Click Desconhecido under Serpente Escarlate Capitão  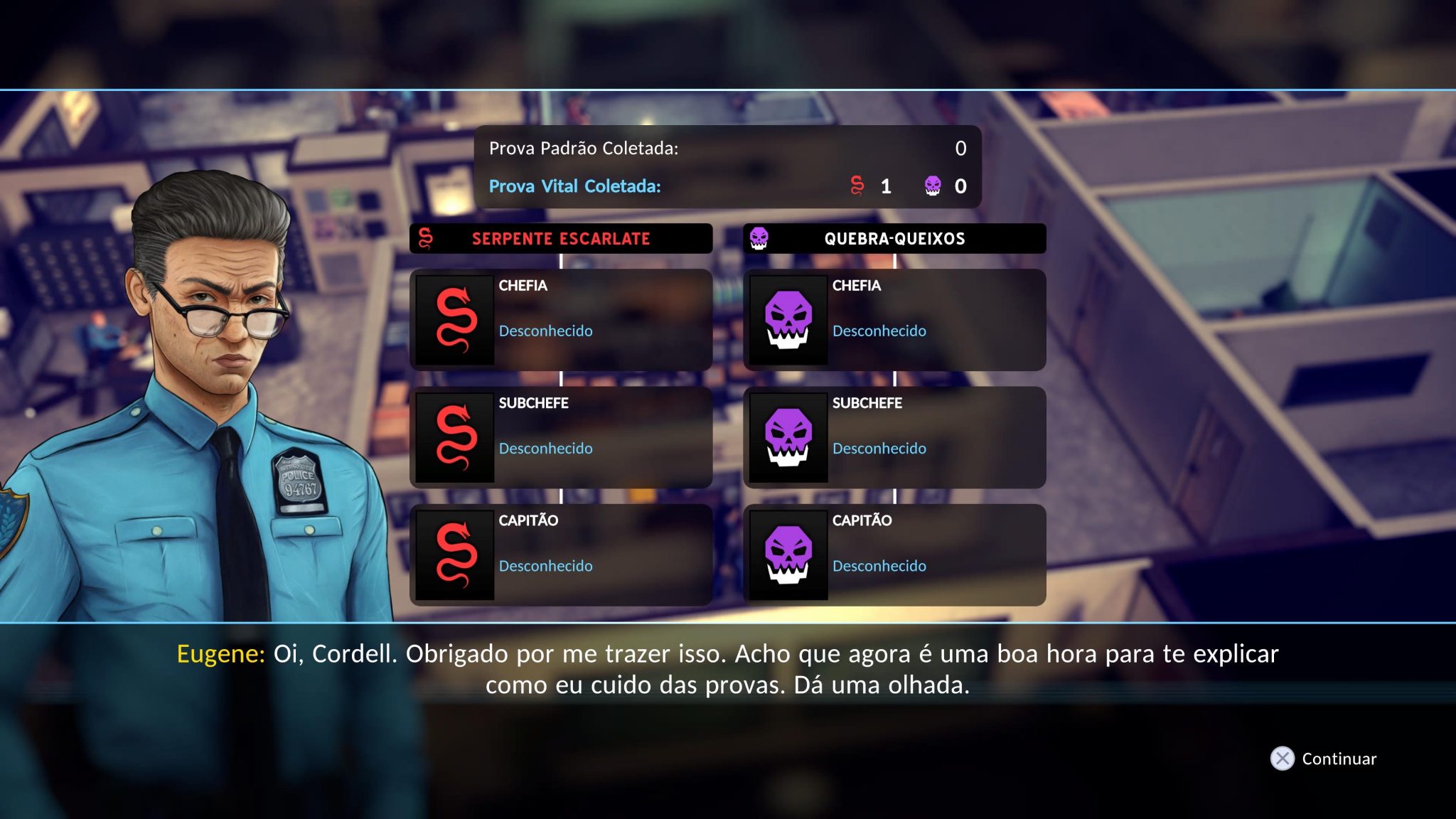tap(545, 566)
